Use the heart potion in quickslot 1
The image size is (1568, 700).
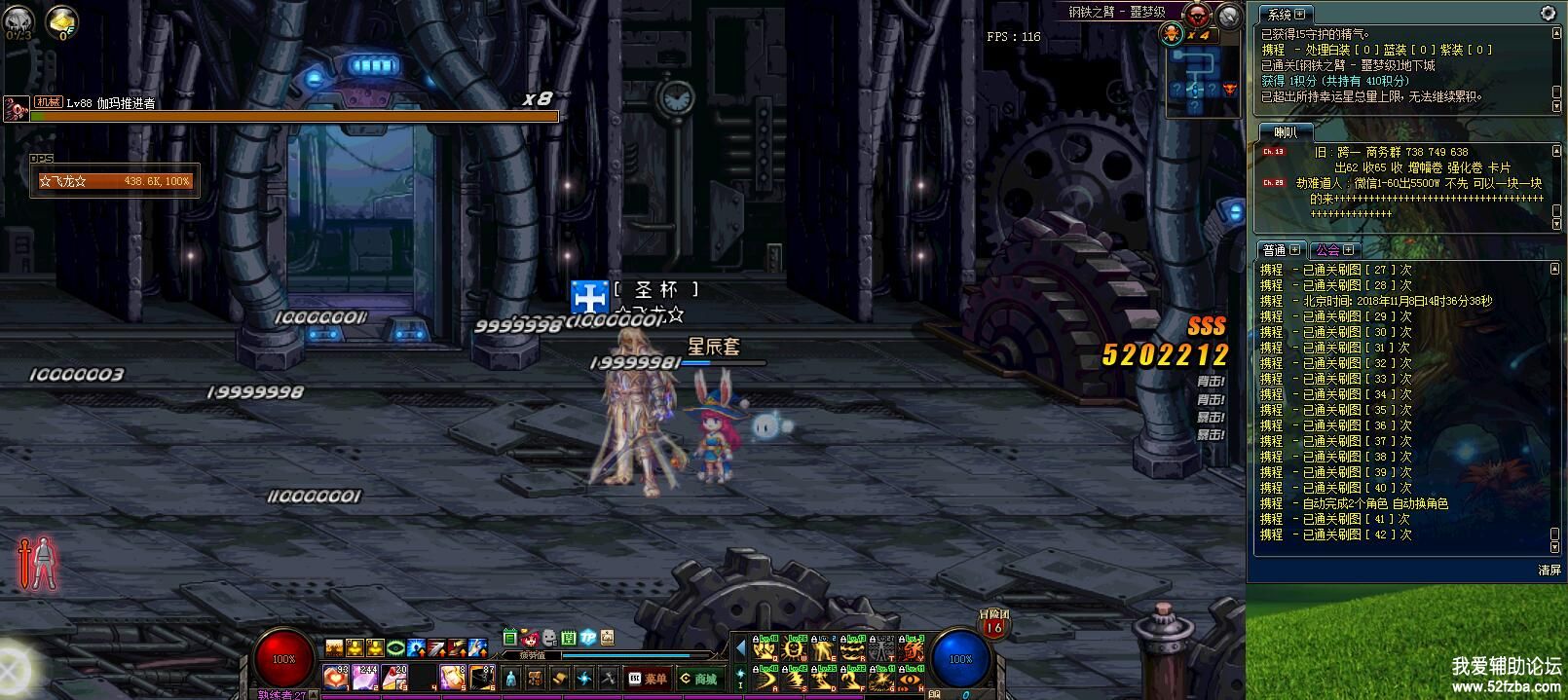[x=336, y=677]
